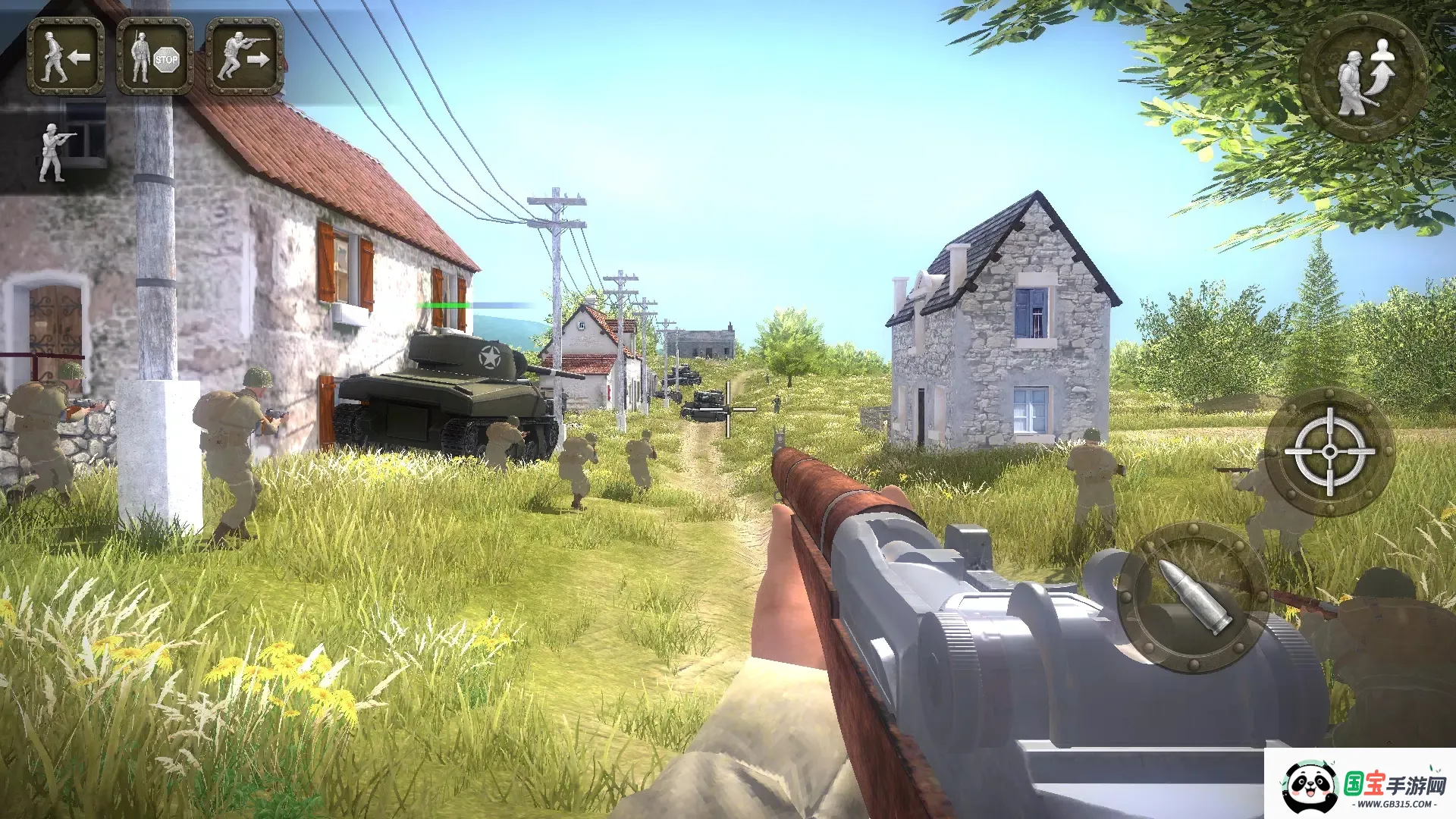1456x819 pixels.
Task: Order squad to fall back
Action: [x=66, y=56]
